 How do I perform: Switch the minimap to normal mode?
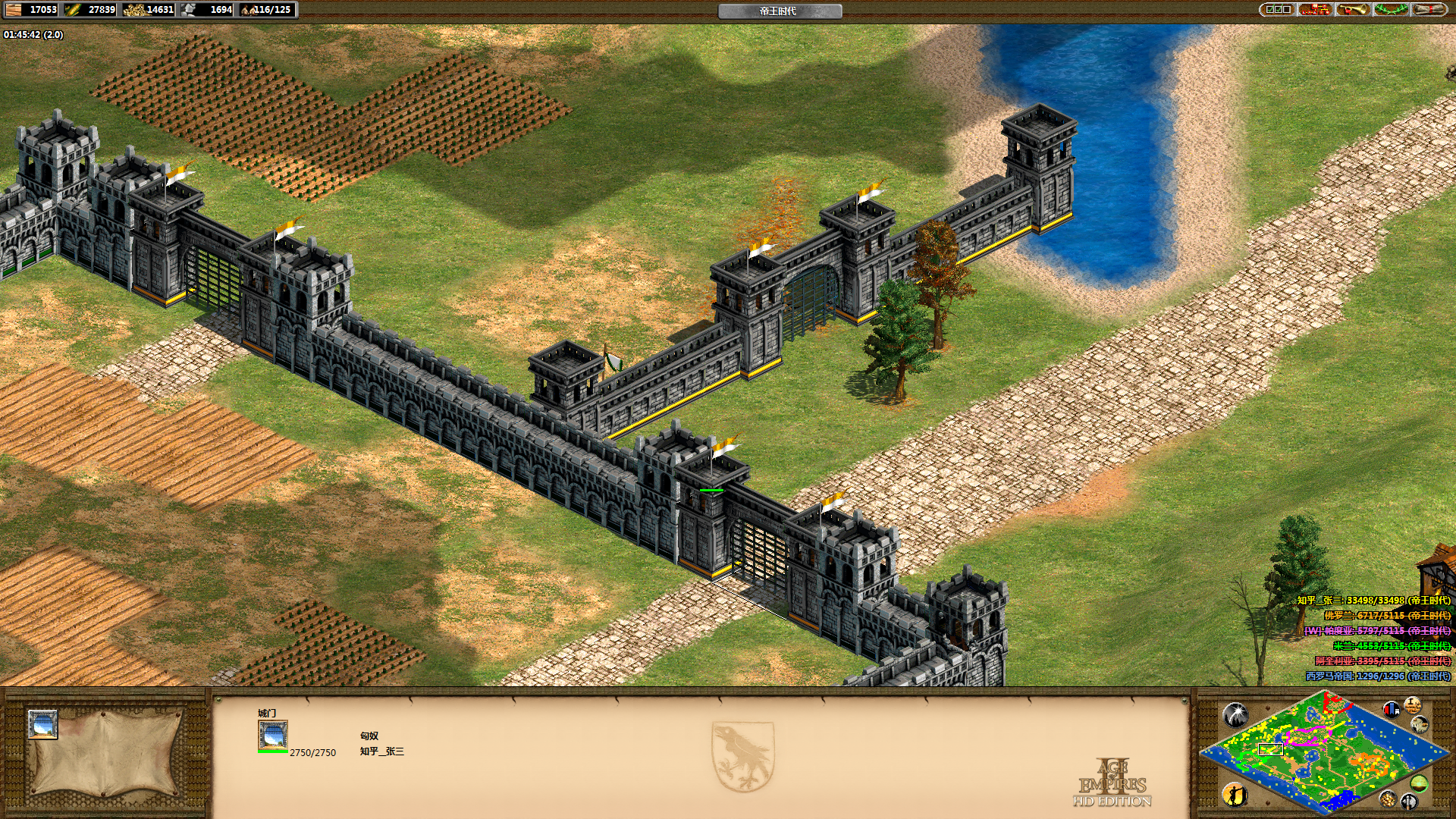click(1420, 725)
